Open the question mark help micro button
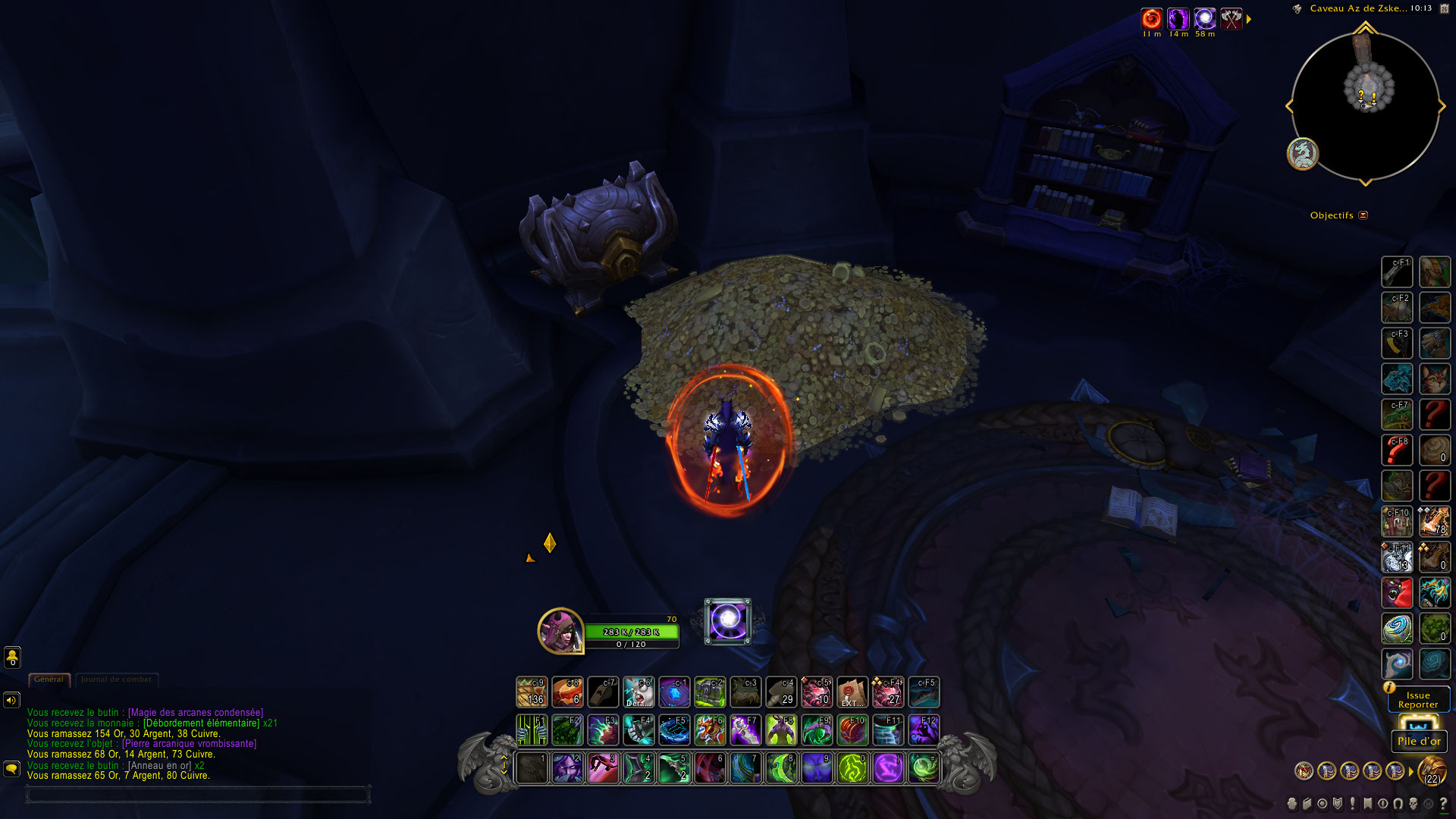 [x=1442, y=804]
